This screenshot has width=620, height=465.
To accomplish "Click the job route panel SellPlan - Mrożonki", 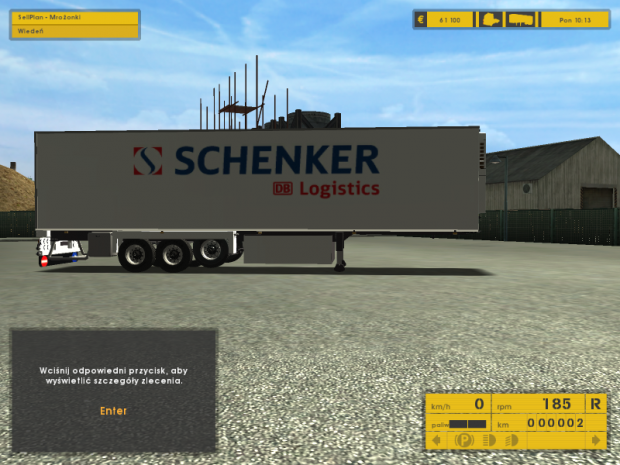I will [x=73, y=19].
